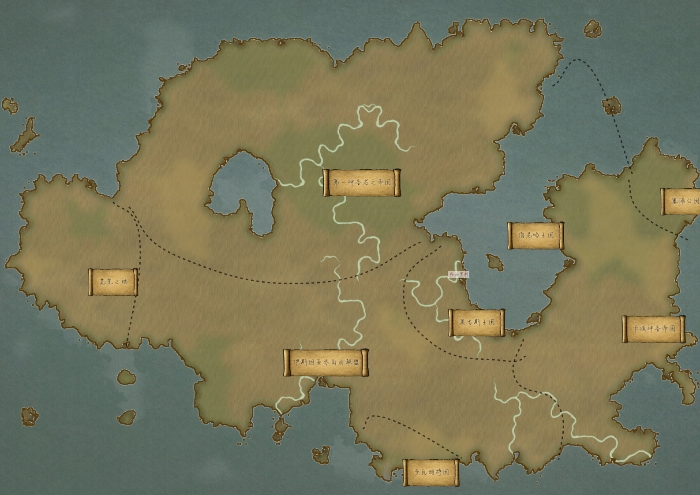Open the scroll label on the western peninsula
This screenshot has width=700, height=495.
112,282
